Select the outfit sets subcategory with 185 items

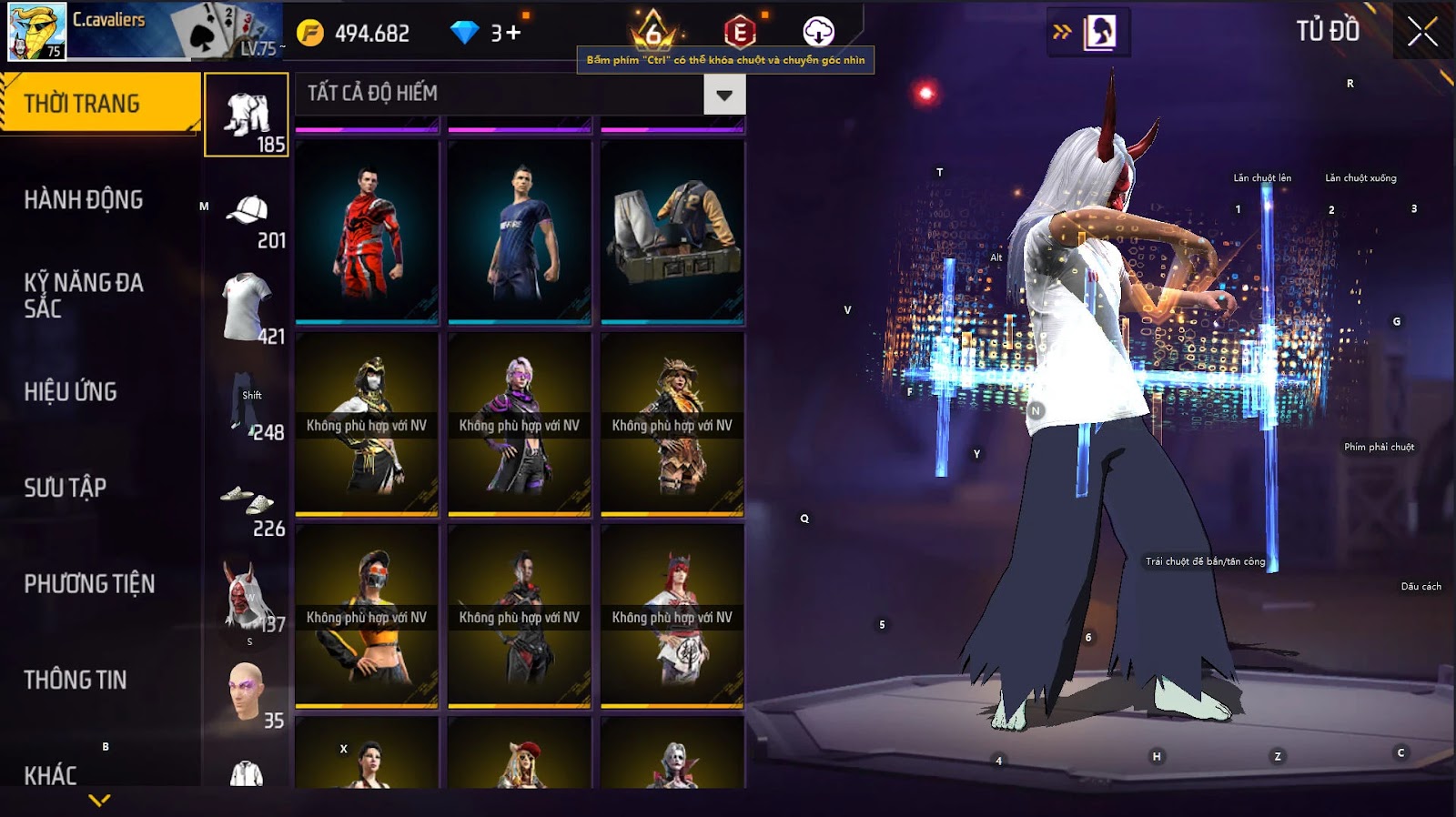247,116
